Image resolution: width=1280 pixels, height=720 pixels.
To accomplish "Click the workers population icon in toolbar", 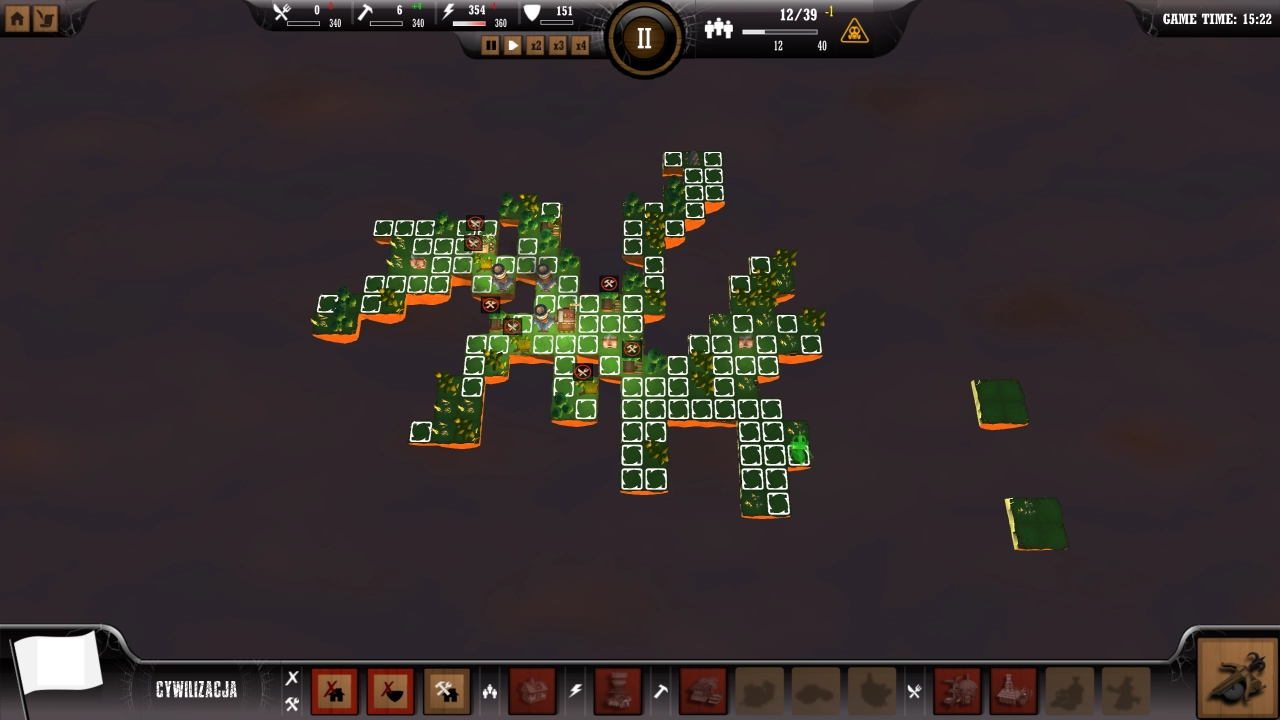I will (489, 690).
